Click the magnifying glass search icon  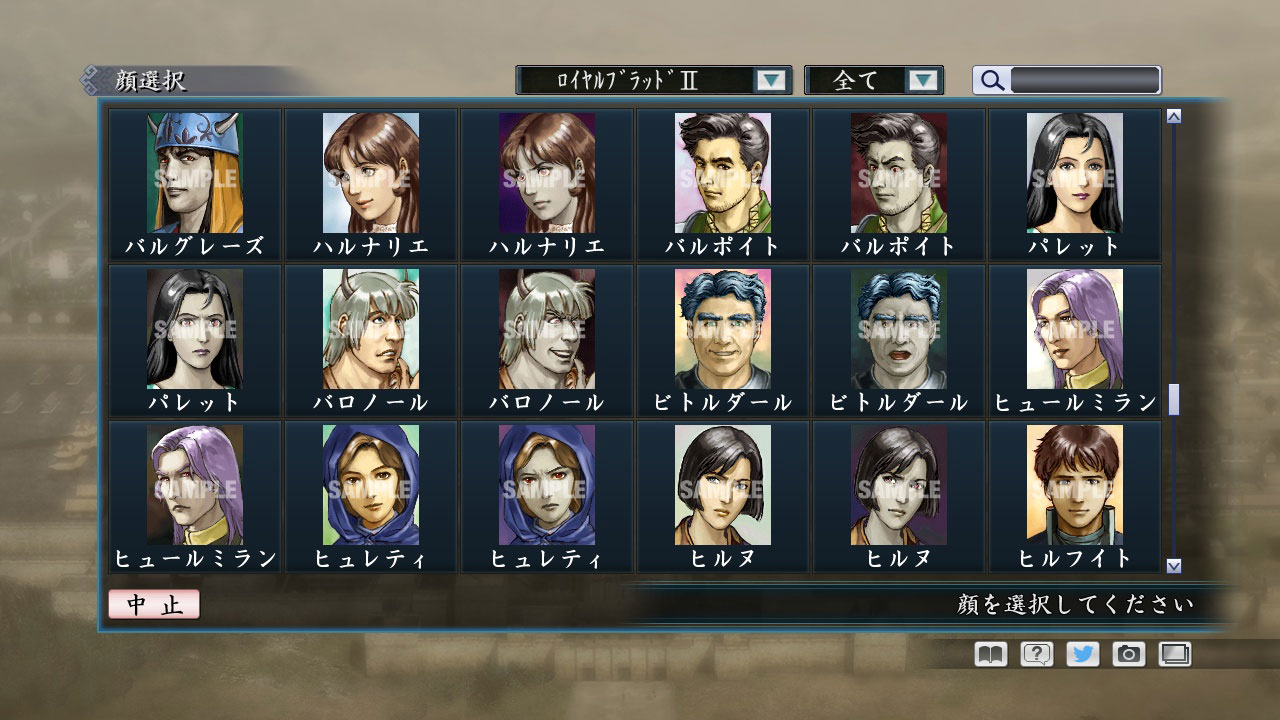tap(990, 78)
